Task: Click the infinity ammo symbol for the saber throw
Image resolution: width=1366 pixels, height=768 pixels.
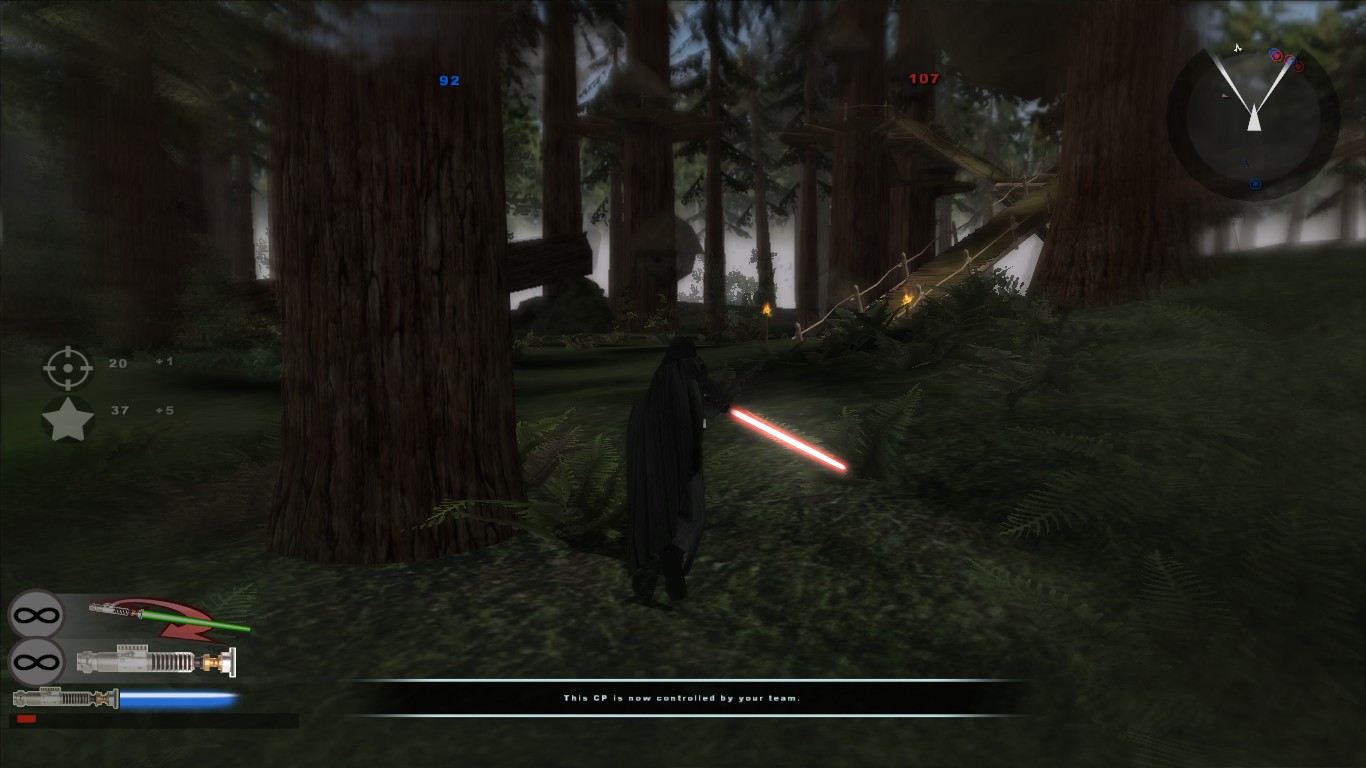Action: (36, 614)
